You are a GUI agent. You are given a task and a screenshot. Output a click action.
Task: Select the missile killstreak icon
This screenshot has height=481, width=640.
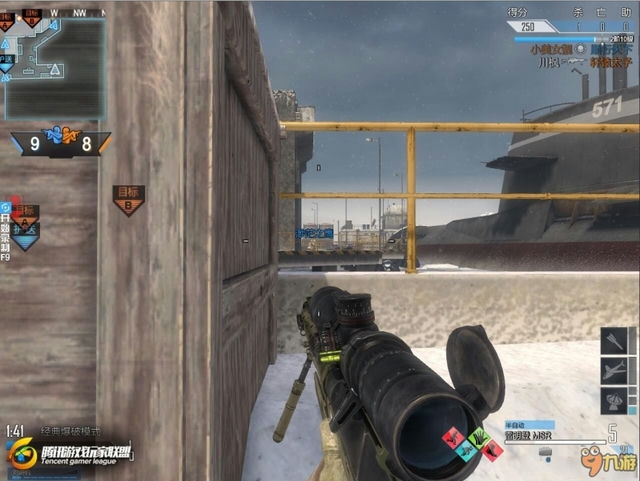614,340
